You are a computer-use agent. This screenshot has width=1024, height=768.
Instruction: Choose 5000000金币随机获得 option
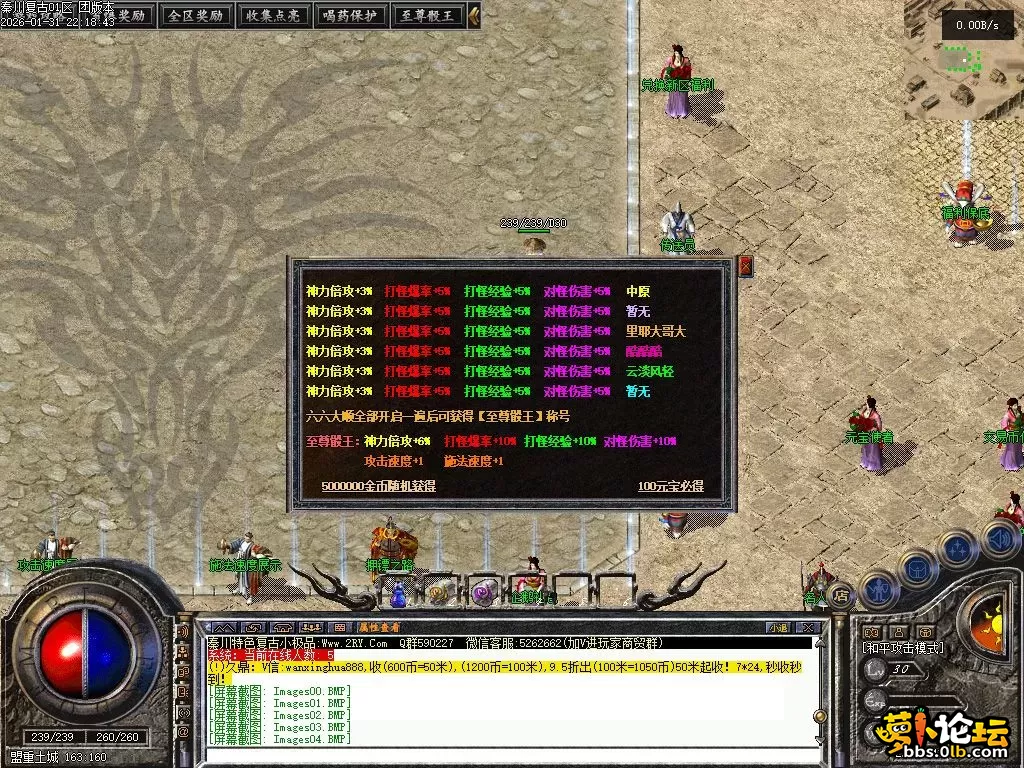(379, 486)
